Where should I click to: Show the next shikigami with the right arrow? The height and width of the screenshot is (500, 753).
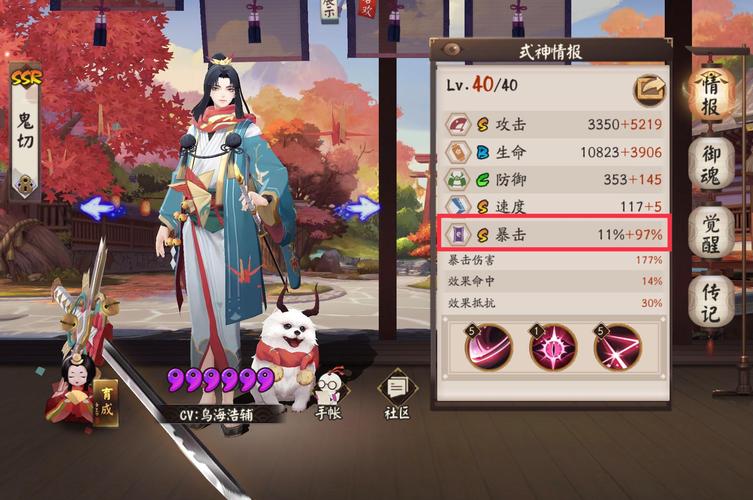(x=362, y=208)
